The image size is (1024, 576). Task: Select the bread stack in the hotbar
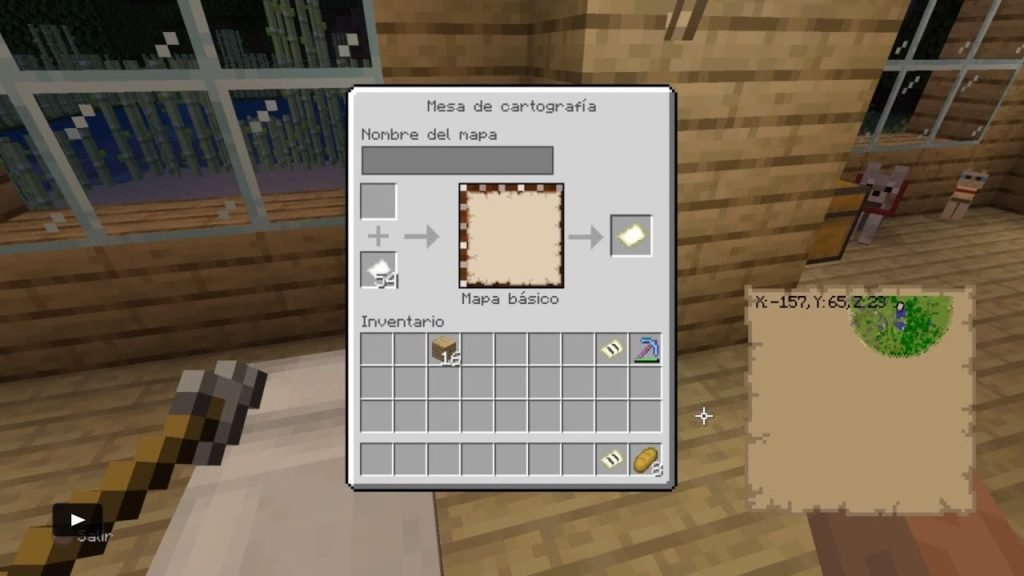click(645, 459)
